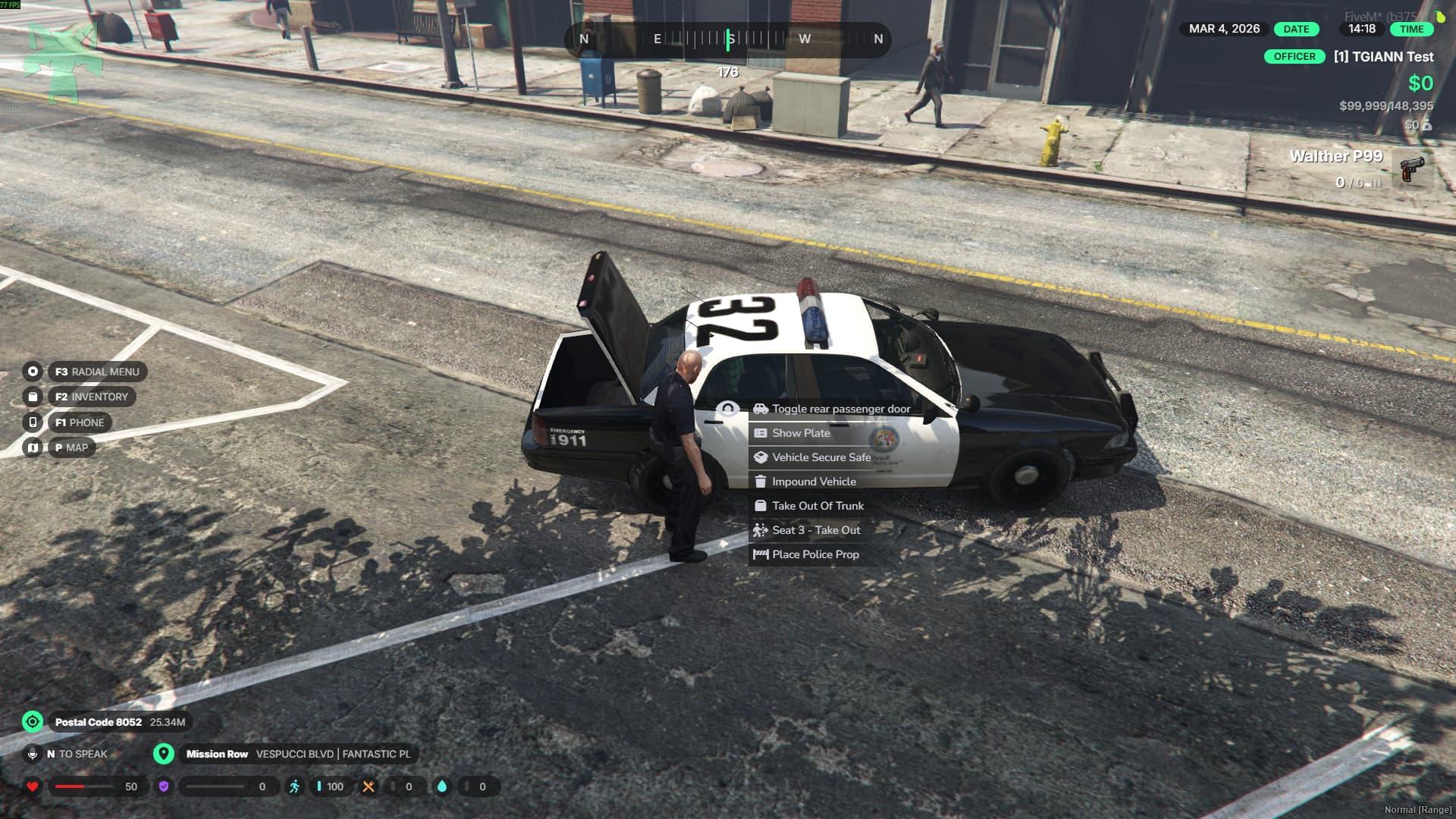Open the Inventory shortcut icon
Viewport: 1456px width, 819px height.
[33, 397]
